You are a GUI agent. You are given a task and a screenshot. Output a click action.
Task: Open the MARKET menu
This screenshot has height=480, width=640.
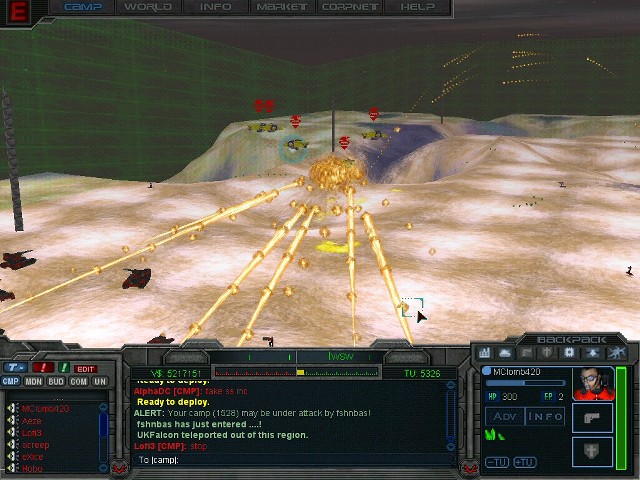click(x=281, y=7)
